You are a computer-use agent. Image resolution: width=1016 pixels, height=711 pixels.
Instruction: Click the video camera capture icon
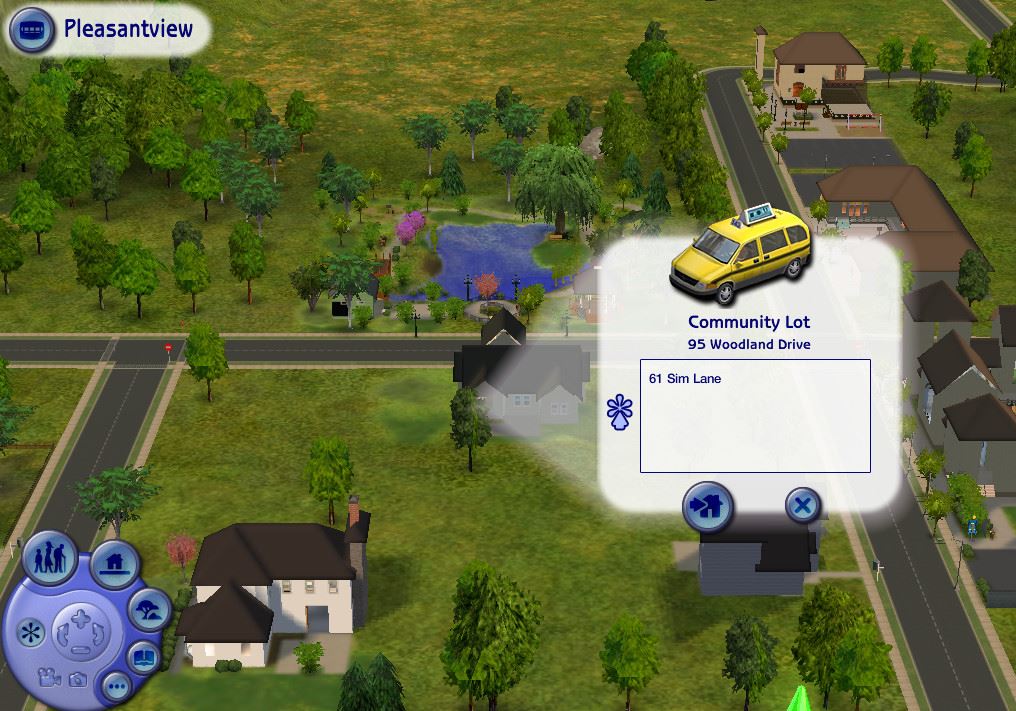click(46, 677)
